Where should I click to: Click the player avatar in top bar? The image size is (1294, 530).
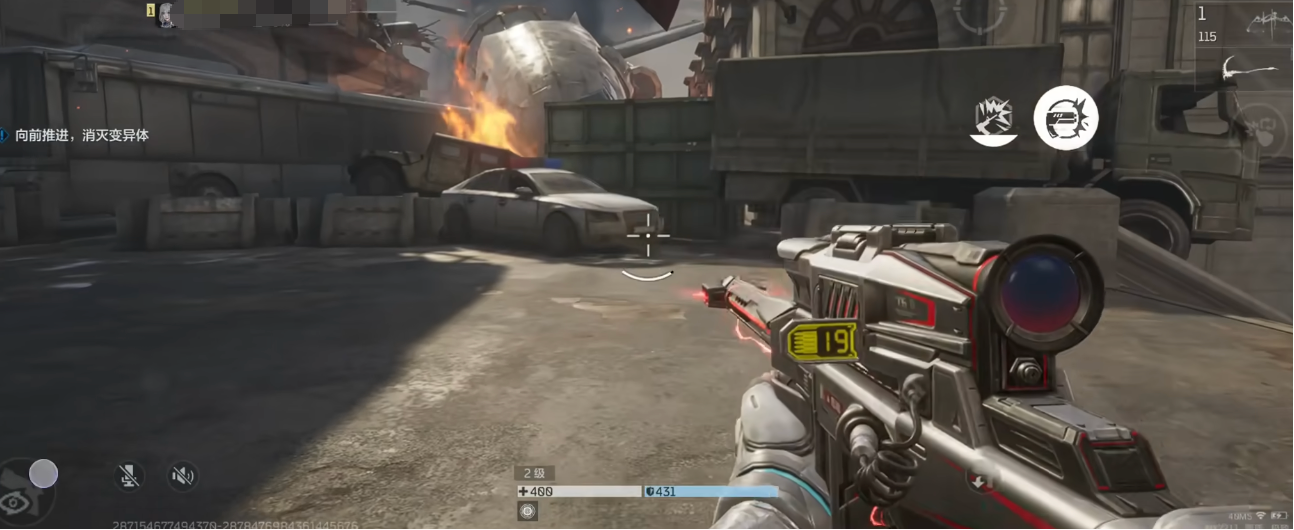click(x=167, y=14)
